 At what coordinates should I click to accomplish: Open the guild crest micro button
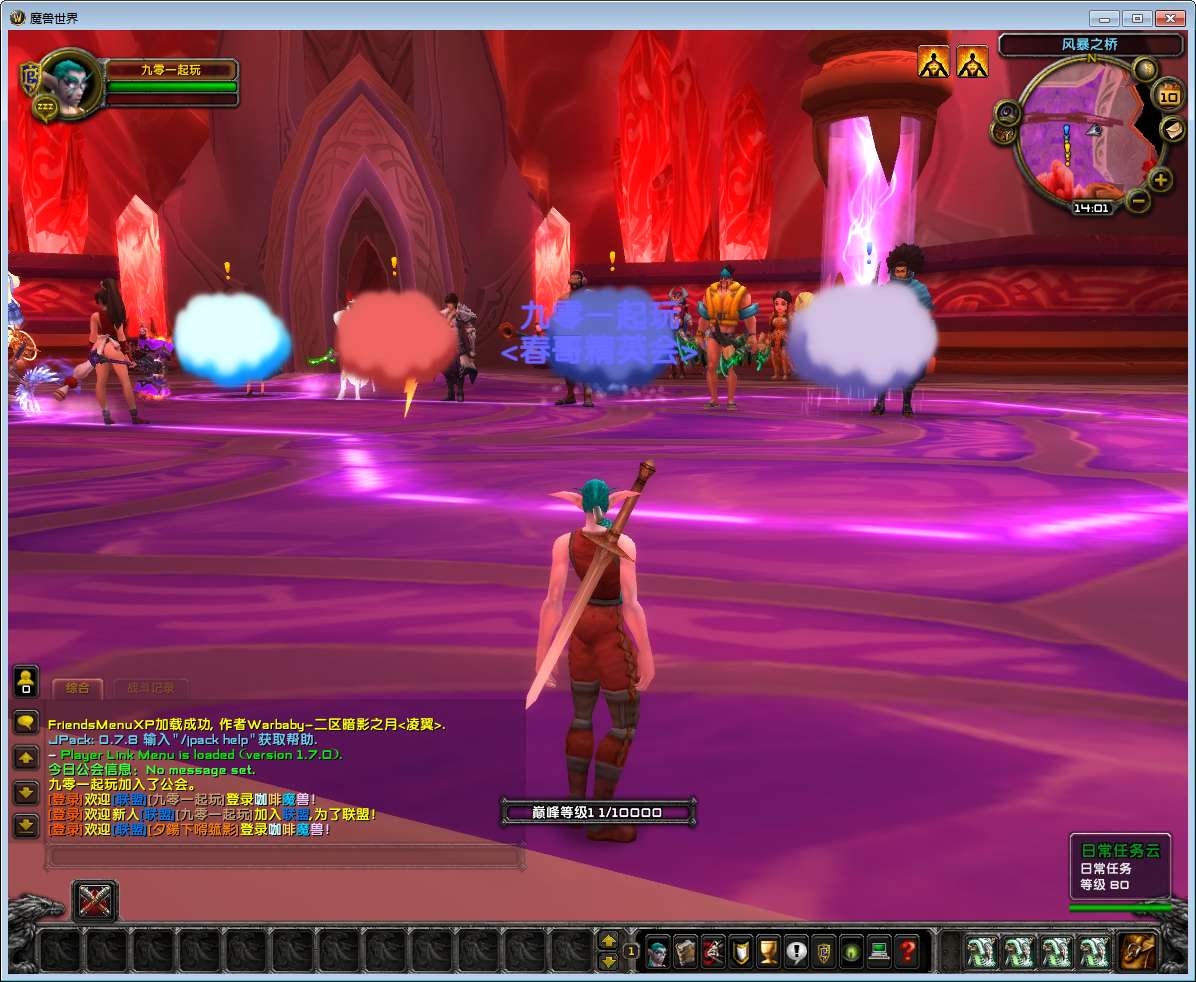tap(824, 950)
